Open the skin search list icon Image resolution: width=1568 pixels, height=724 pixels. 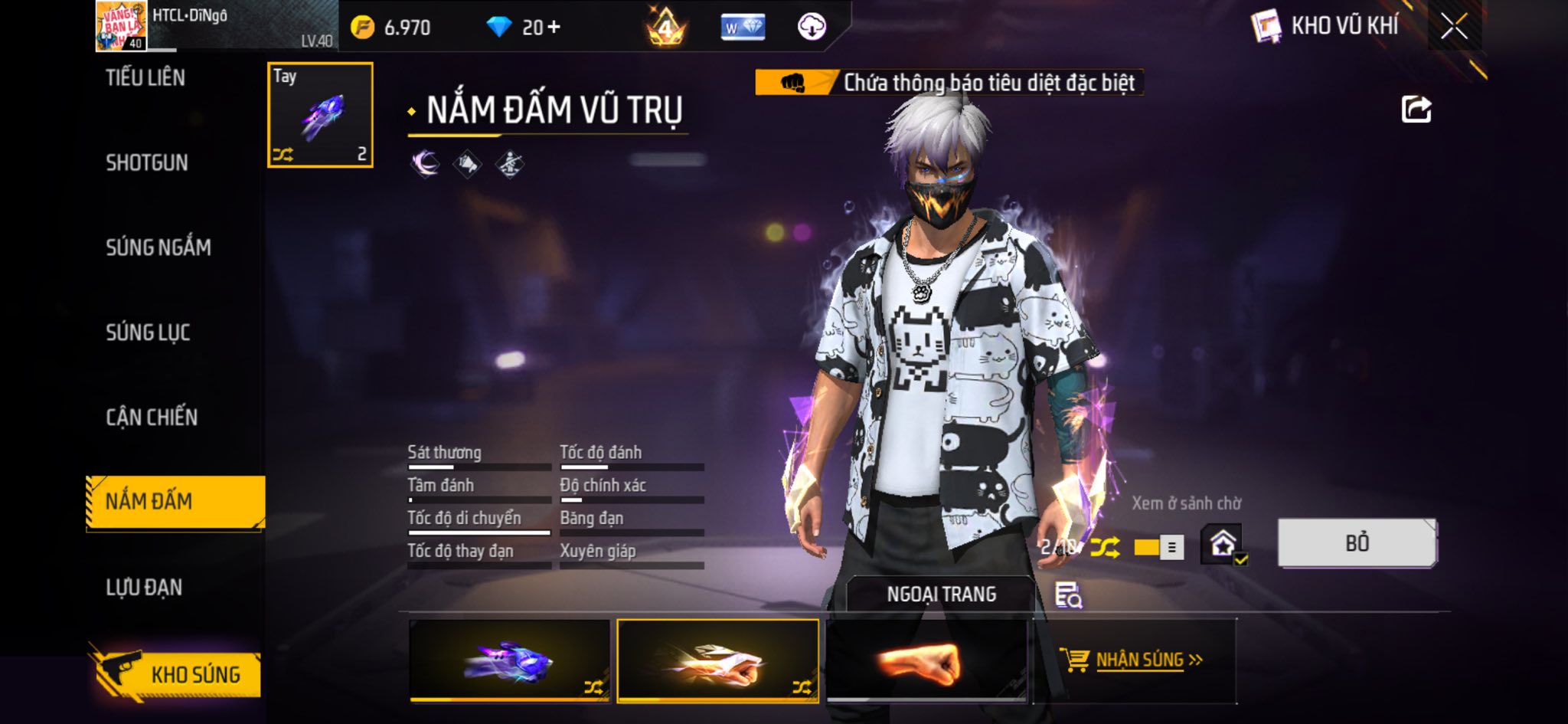point(1068,595)
